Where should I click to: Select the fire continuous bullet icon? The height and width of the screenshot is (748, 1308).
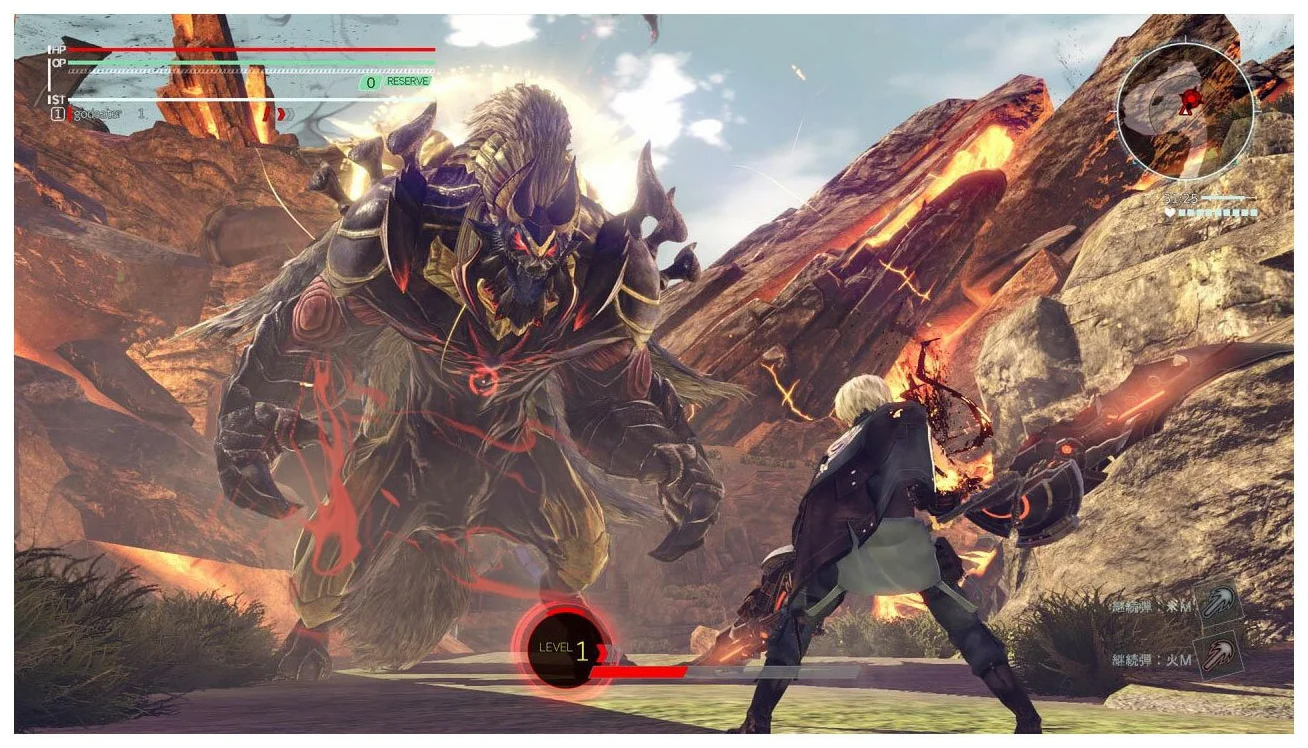coord(1219,656)
